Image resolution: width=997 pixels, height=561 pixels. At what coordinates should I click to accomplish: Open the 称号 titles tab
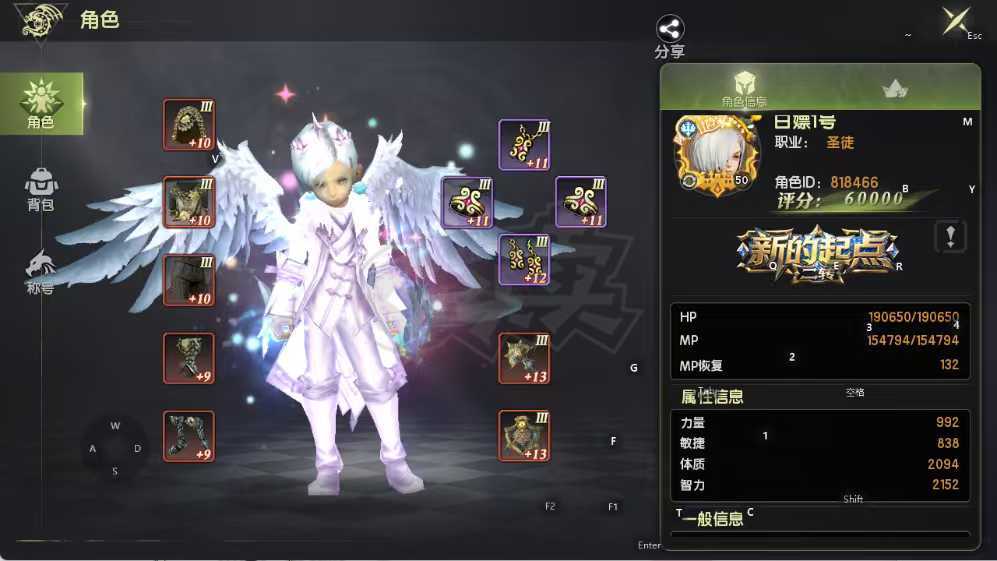pyautogui.click(x=40, y=272)
